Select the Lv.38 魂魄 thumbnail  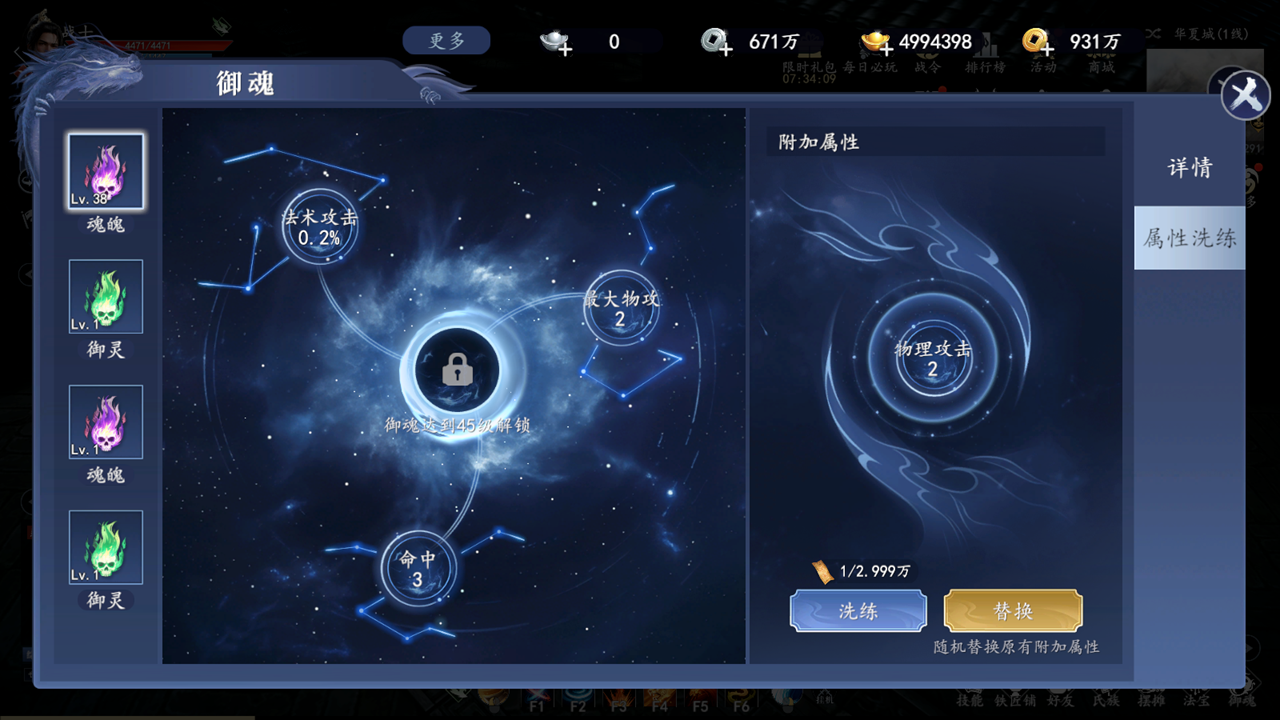click(105, 170)
